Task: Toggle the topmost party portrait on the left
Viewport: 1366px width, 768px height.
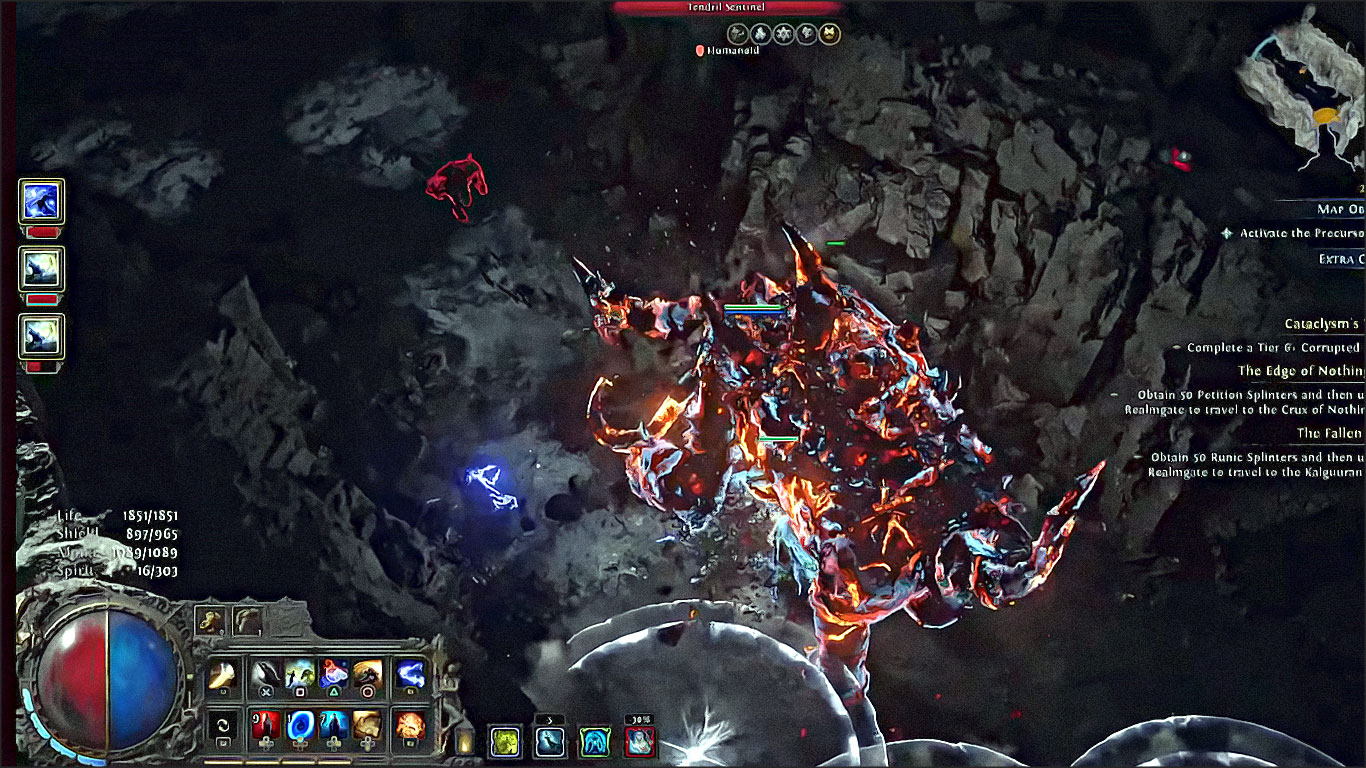Action: (x=39, y=203)
